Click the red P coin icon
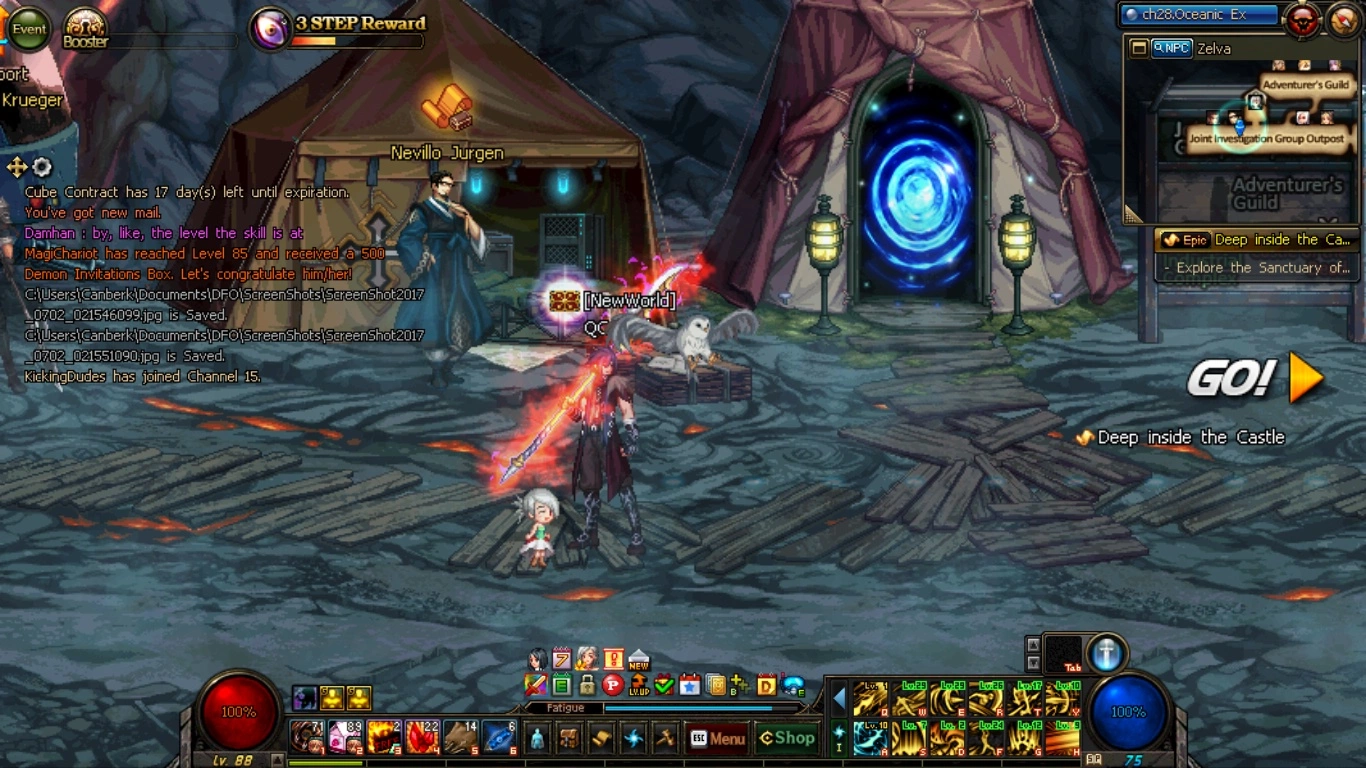 (x=612, y=686)
